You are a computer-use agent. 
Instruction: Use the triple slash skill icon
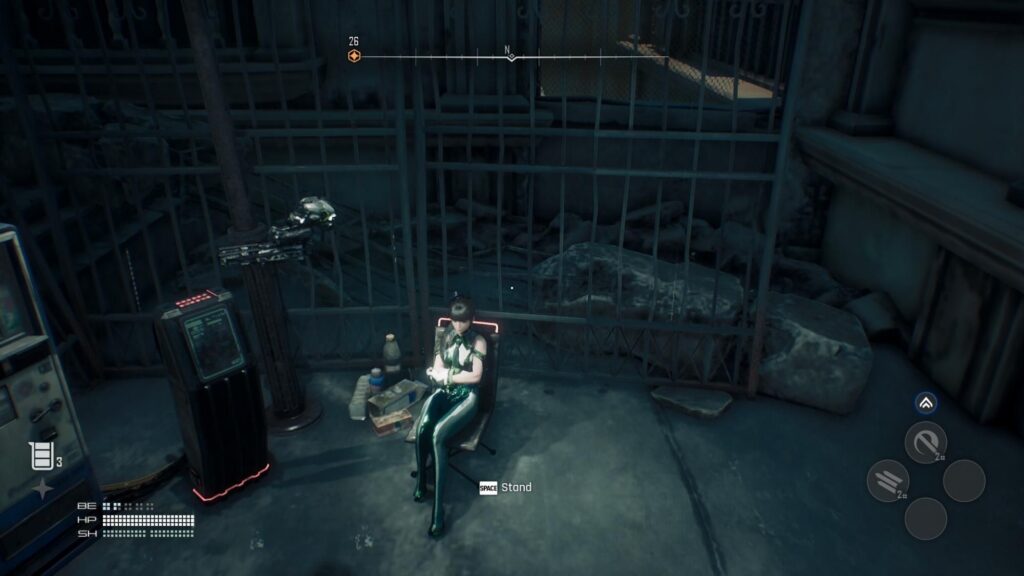coord(887,480)
